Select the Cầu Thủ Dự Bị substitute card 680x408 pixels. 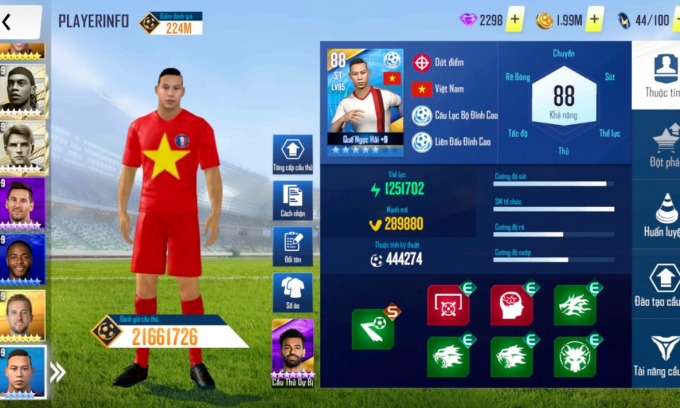292,353
